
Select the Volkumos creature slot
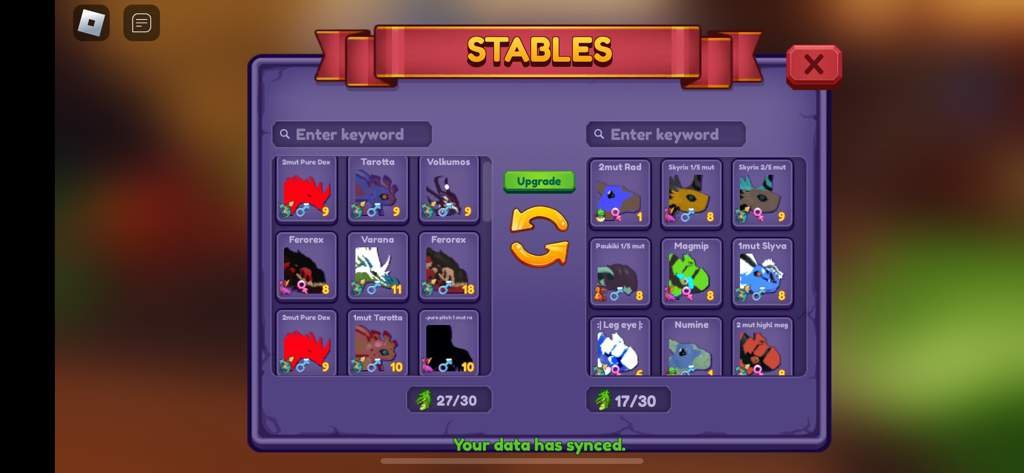pyautogui.click(x=449, y=188)
